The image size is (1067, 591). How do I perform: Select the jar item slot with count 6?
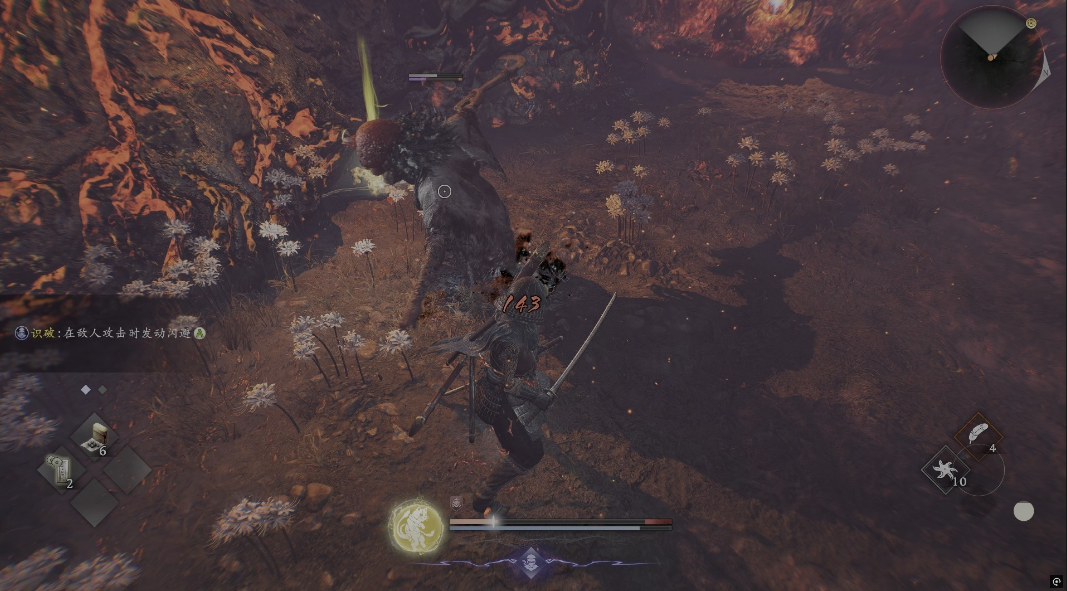click(96, 437)
